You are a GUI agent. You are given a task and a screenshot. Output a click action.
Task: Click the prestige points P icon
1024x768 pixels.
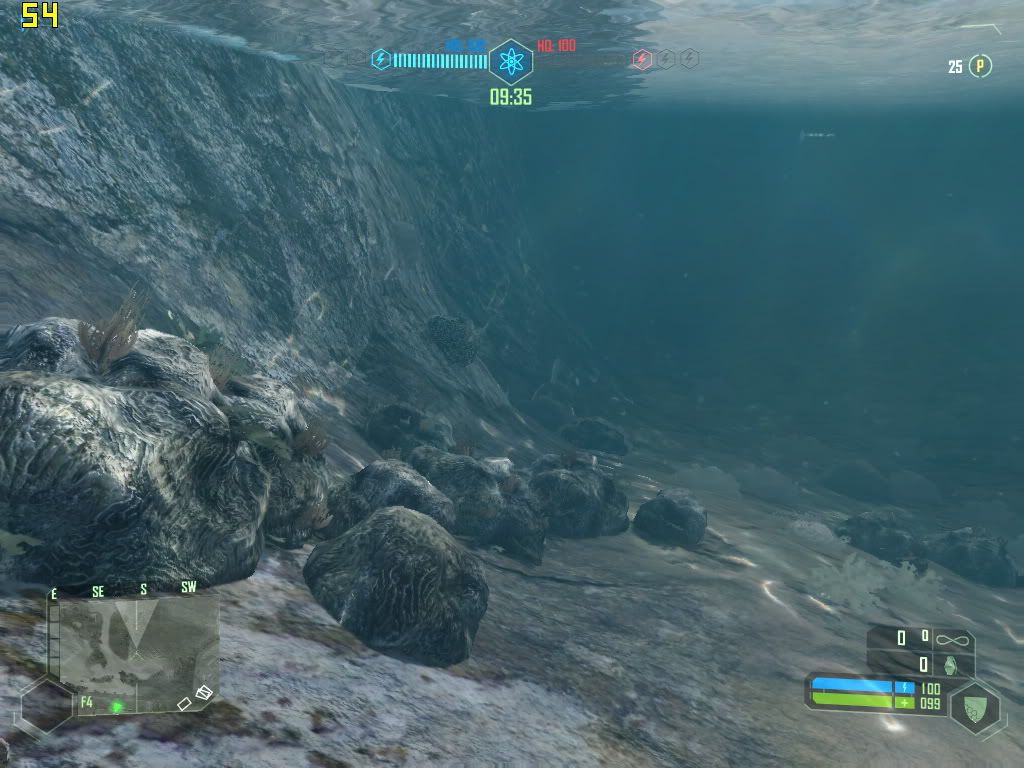982,66
